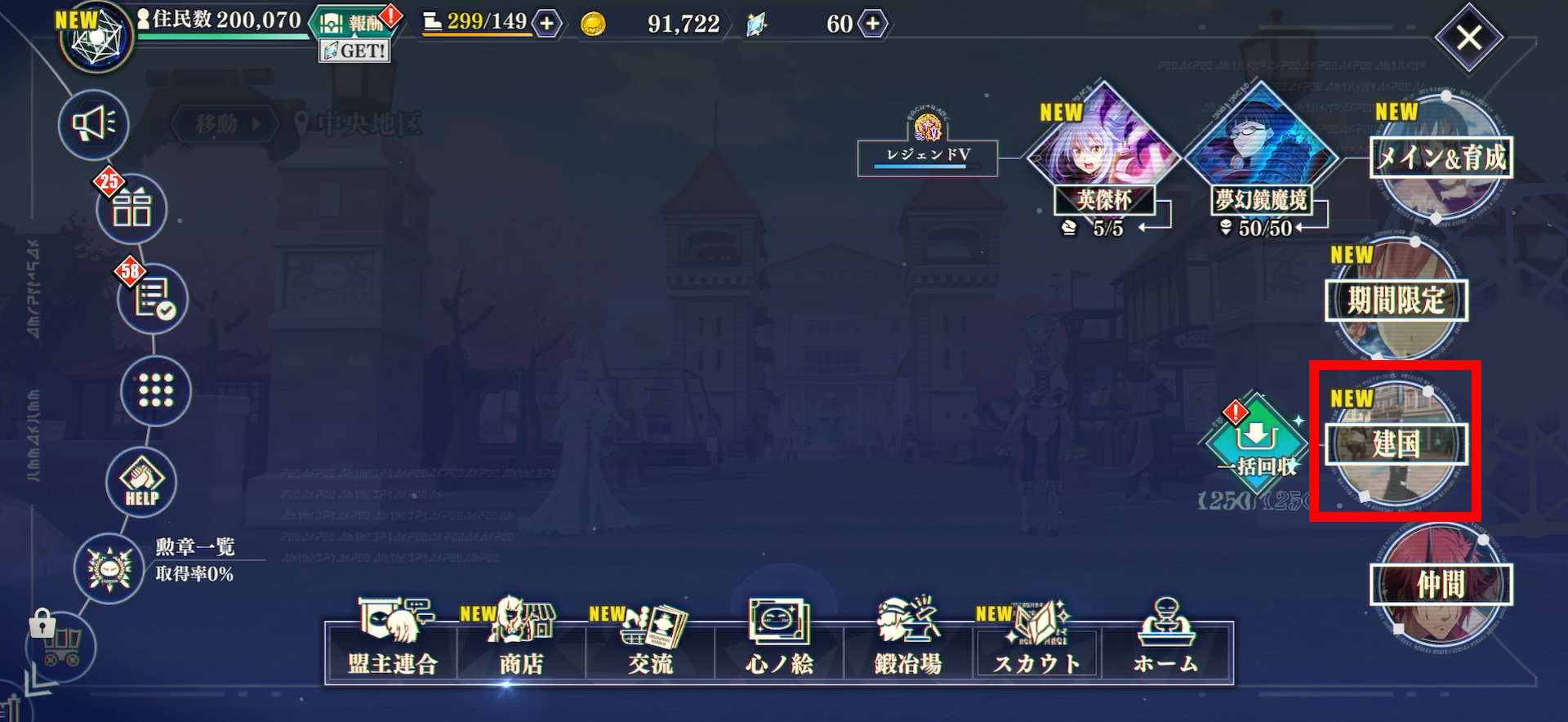
Task: Open the megaphone announcements icon
Action: pos(94,124)
